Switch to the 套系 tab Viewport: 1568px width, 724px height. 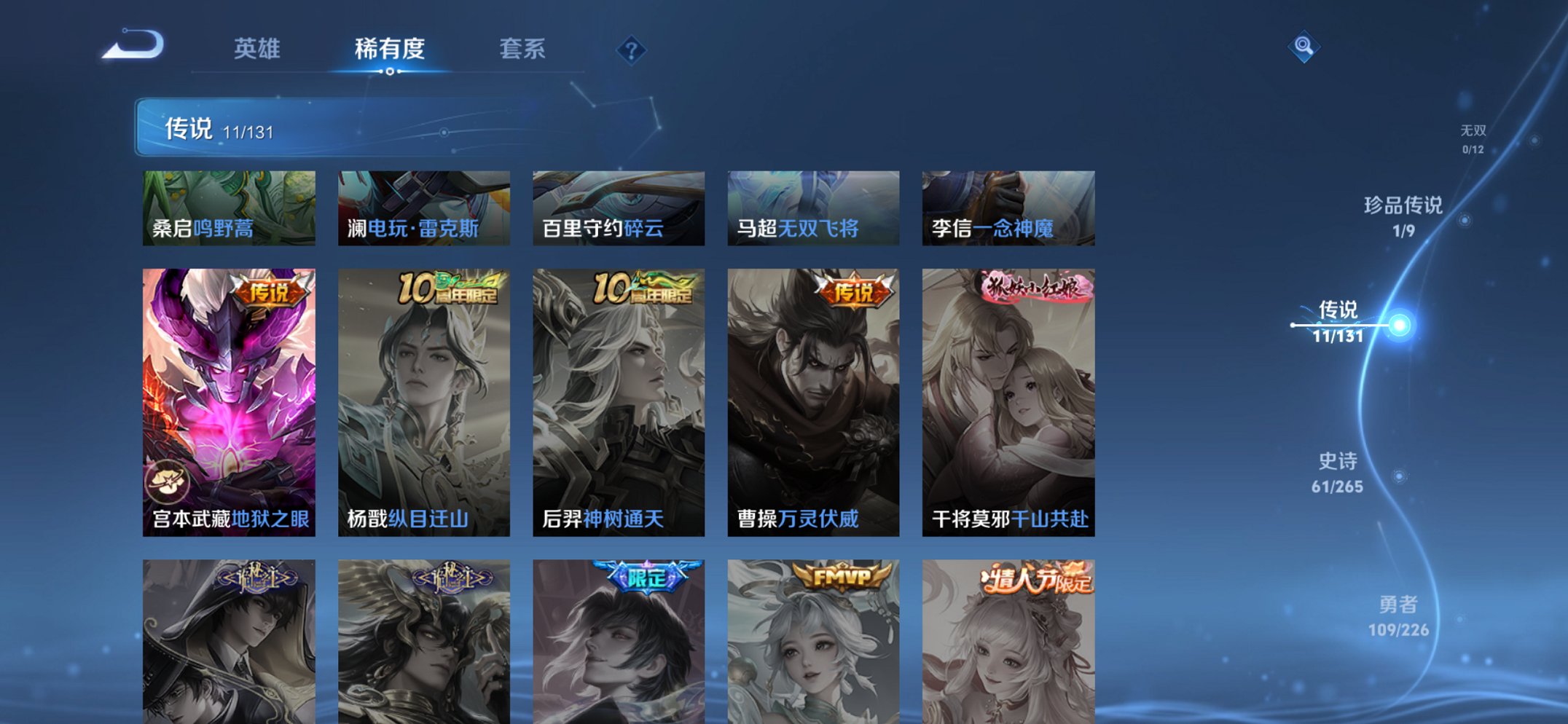[522, 50]
